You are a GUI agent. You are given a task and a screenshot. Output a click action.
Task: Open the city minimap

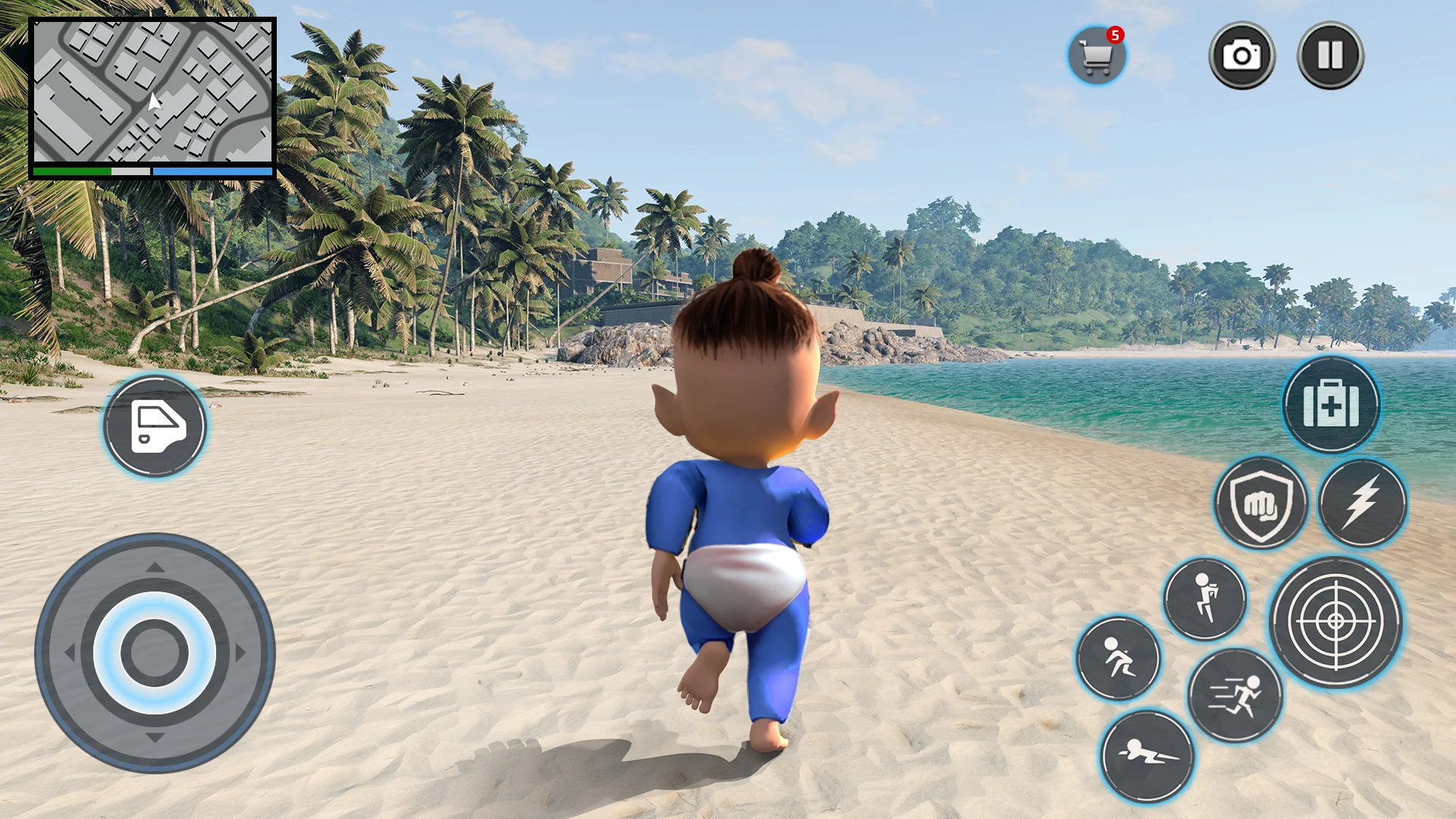[152, 91]
